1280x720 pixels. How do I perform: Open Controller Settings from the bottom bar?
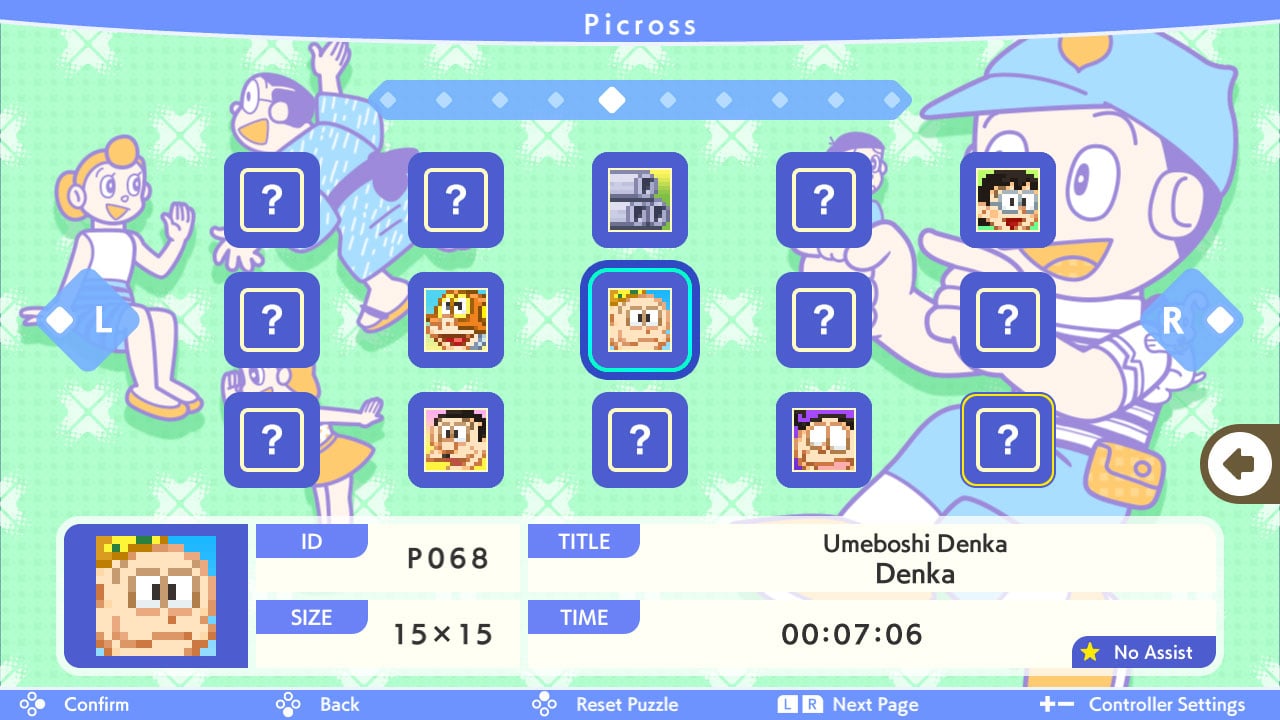pos(1166,704)
